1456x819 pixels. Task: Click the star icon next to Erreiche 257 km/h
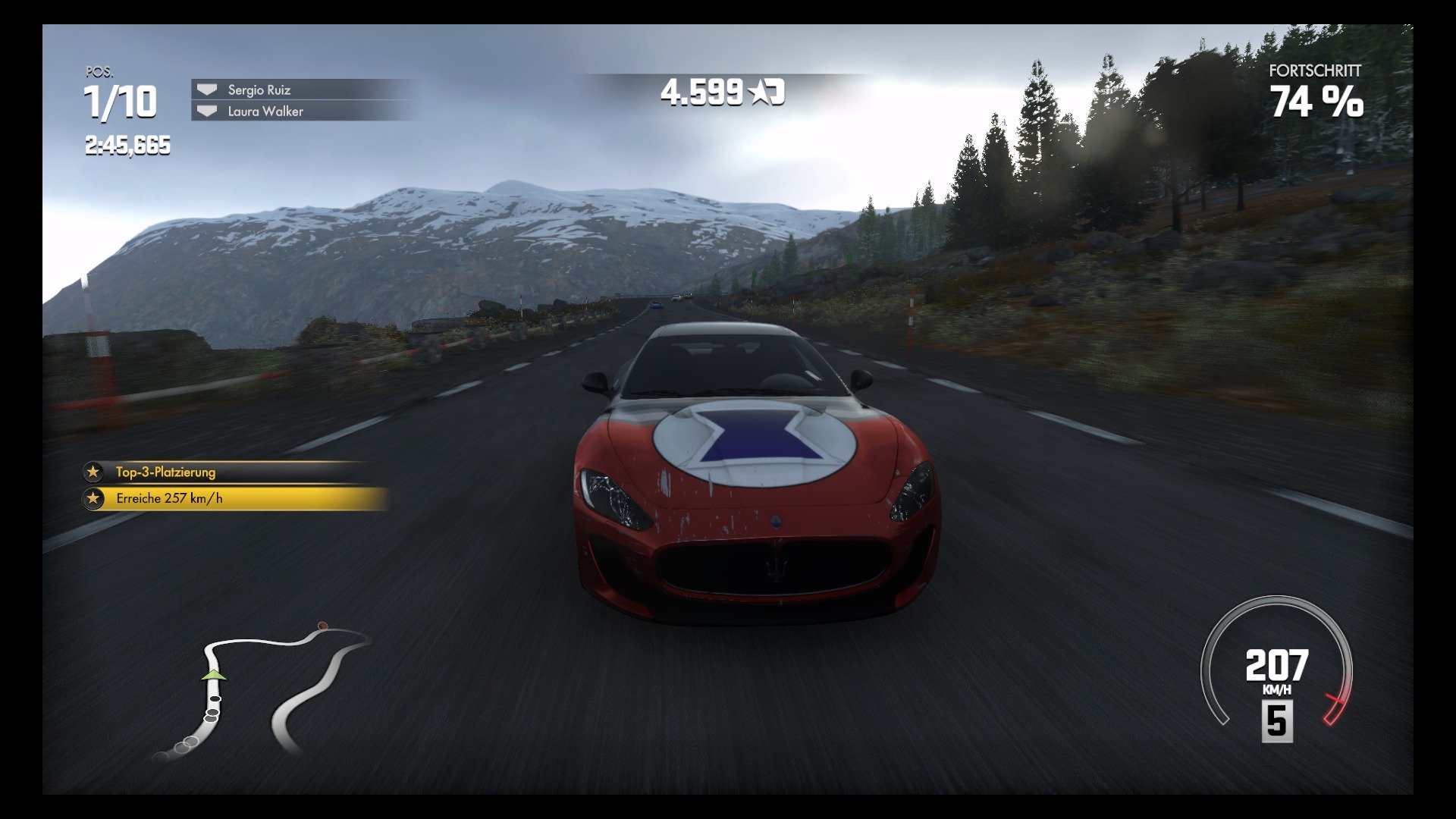pos(93,498)
